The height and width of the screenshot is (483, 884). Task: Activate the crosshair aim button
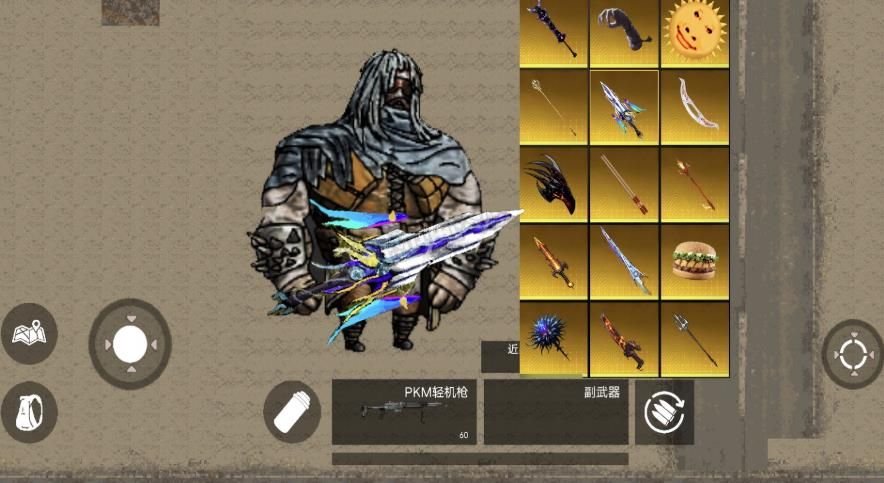[852, 355]
